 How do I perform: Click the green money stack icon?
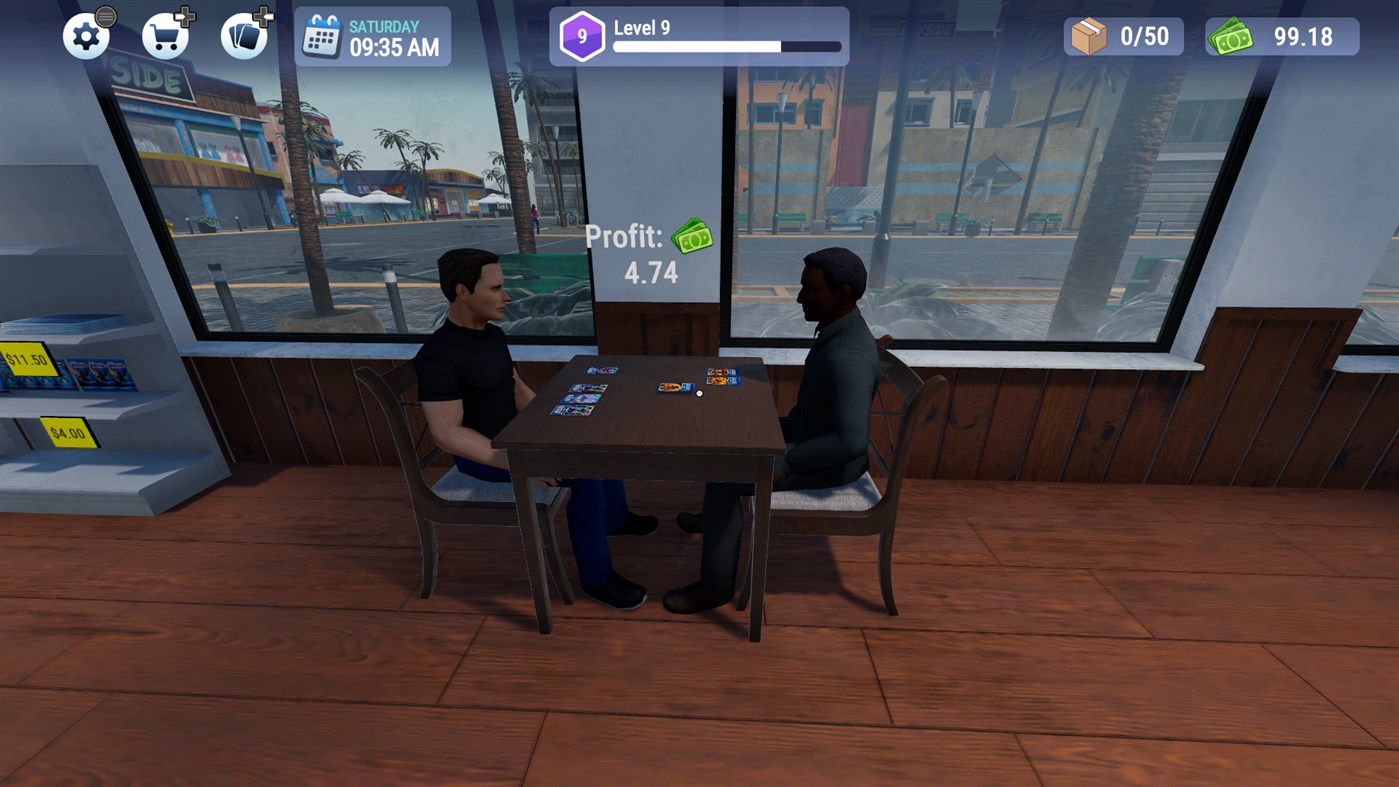[1232, 36]
